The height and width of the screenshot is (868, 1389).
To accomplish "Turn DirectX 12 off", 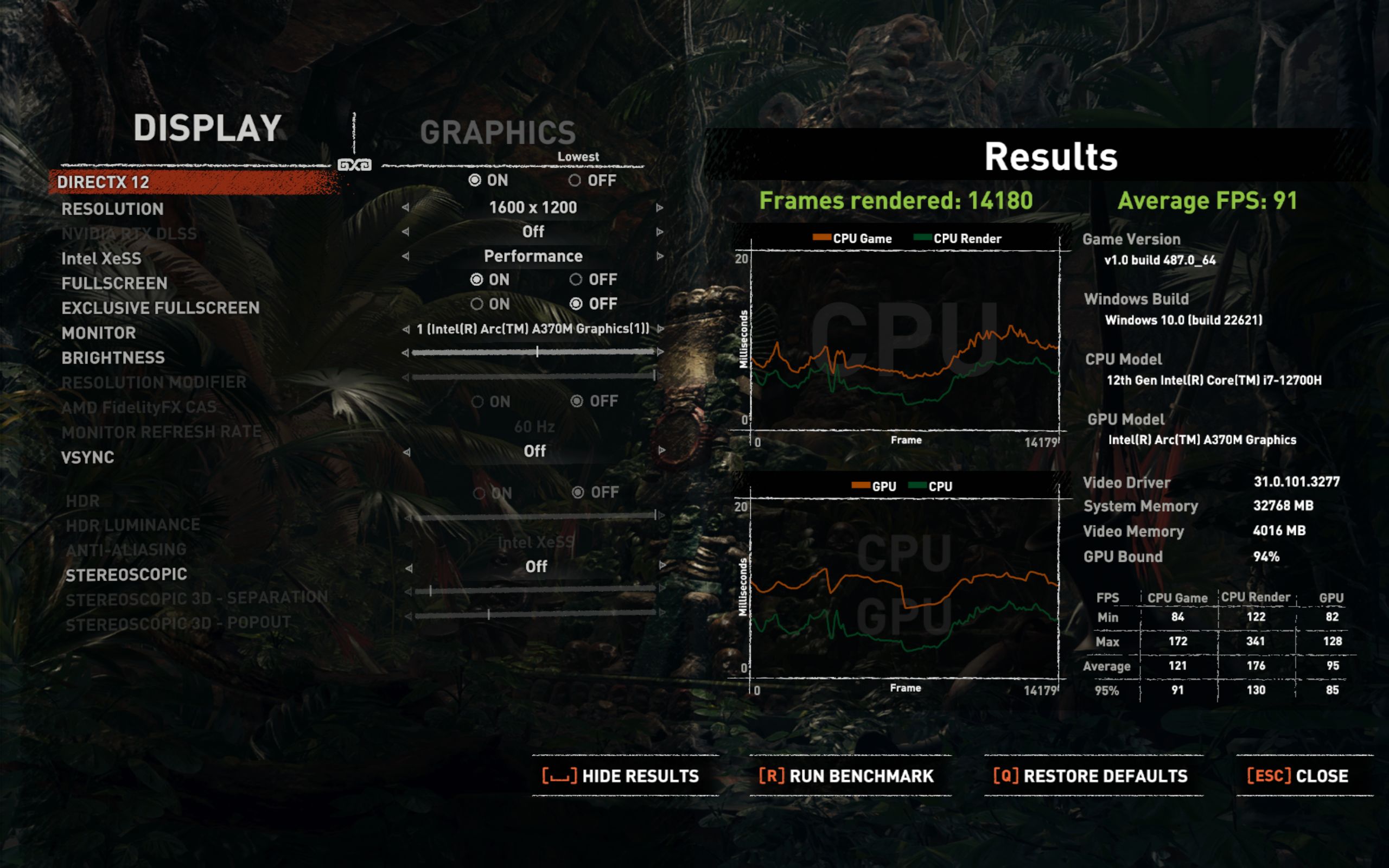I will coord(575,181).
